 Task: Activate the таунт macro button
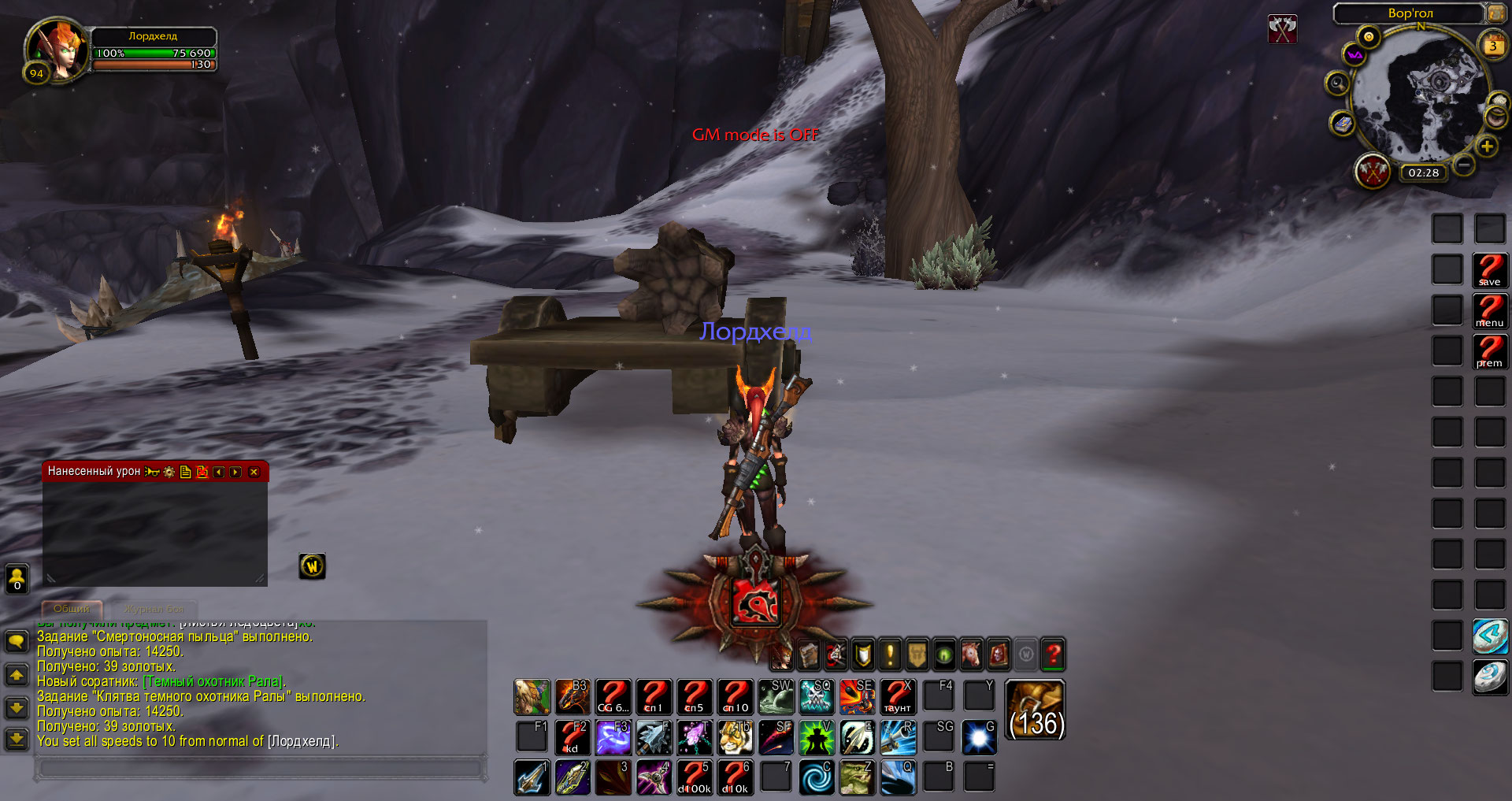point(897,696)
